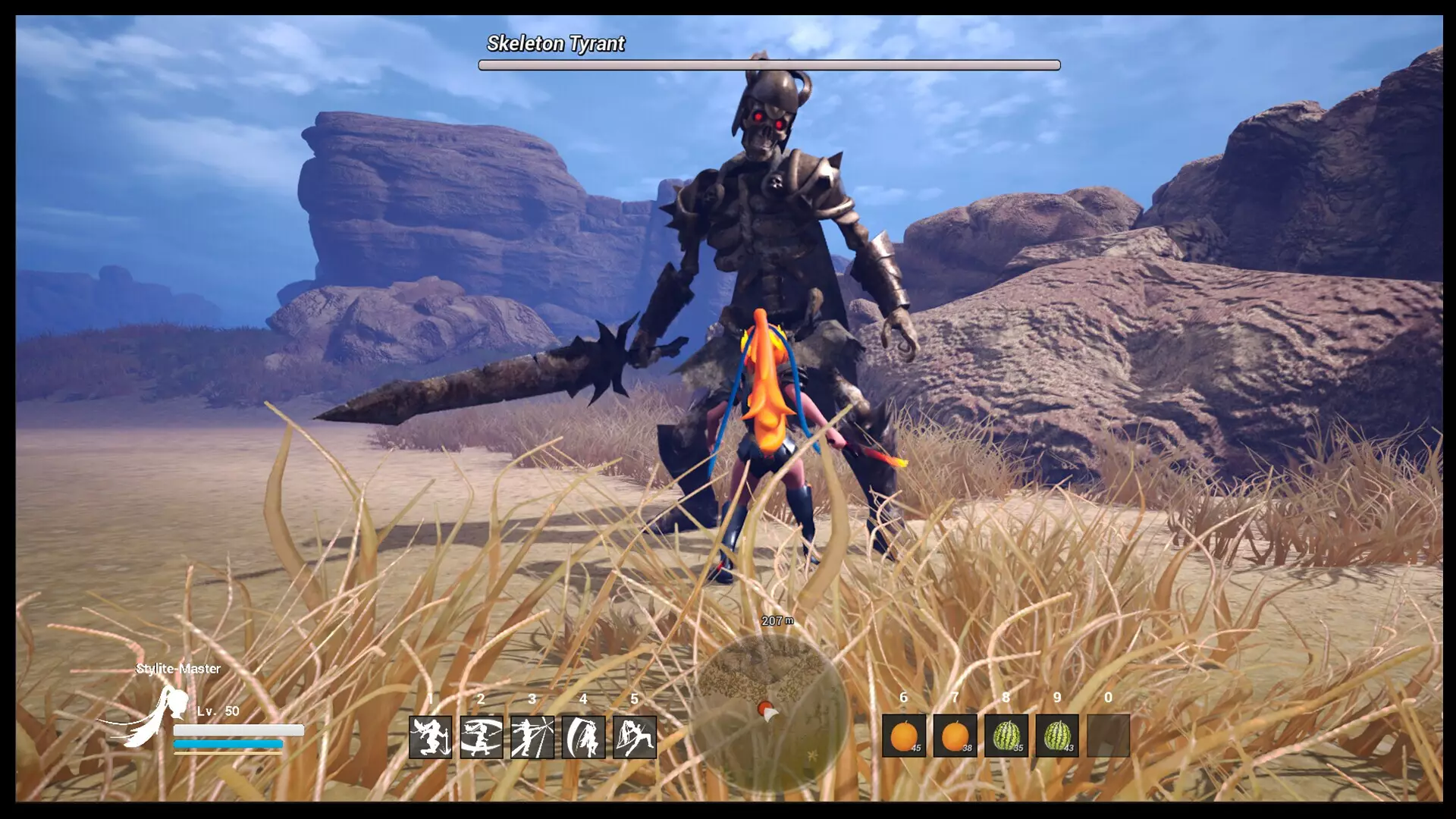Screen dimensions: 1456x819
Task: Select the orange stack of 45
Action: point(904,736)
